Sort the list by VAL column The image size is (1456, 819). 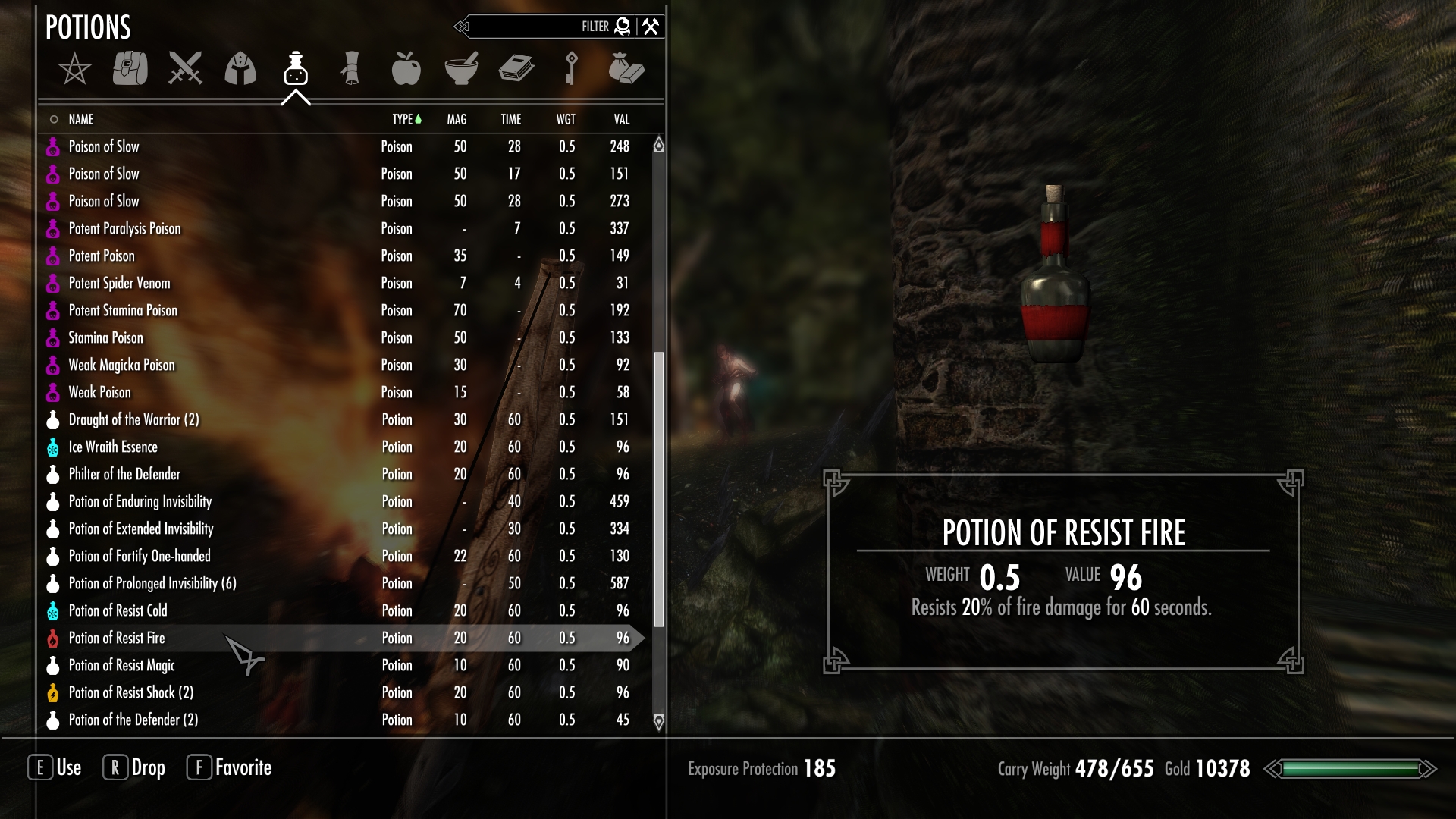pos(622,119)
